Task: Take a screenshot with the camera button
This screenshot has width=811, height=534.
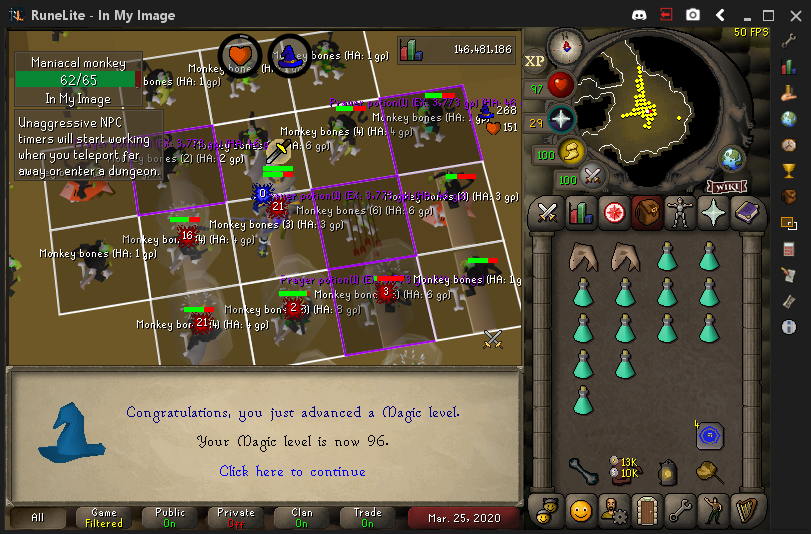Action: tap(693, 16)
